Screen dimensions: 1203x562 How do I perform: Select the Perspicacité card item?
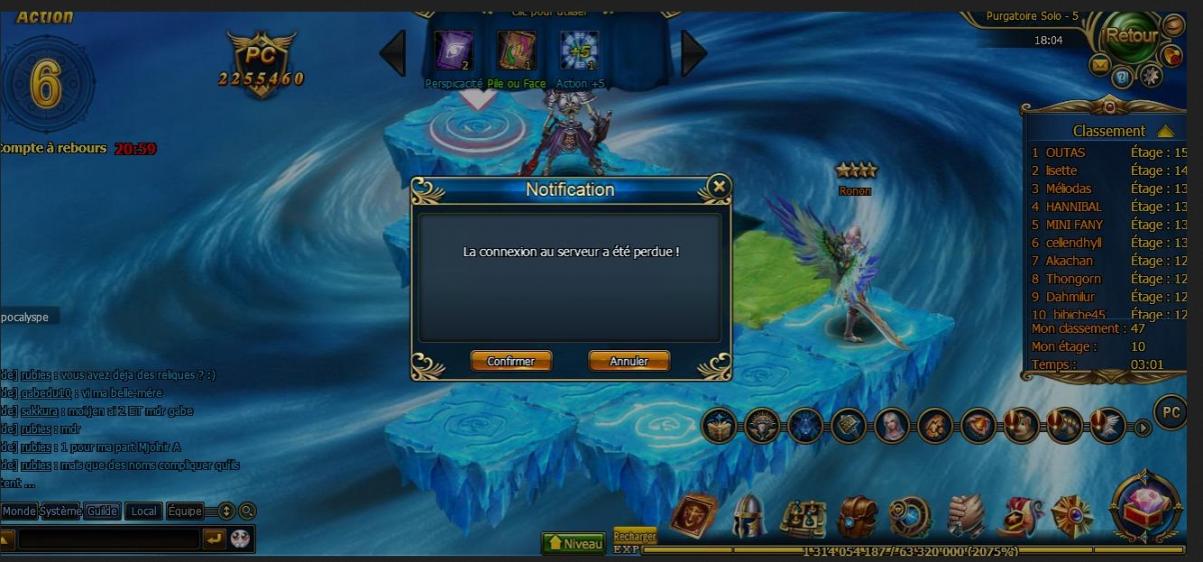(x=453, y=52)
